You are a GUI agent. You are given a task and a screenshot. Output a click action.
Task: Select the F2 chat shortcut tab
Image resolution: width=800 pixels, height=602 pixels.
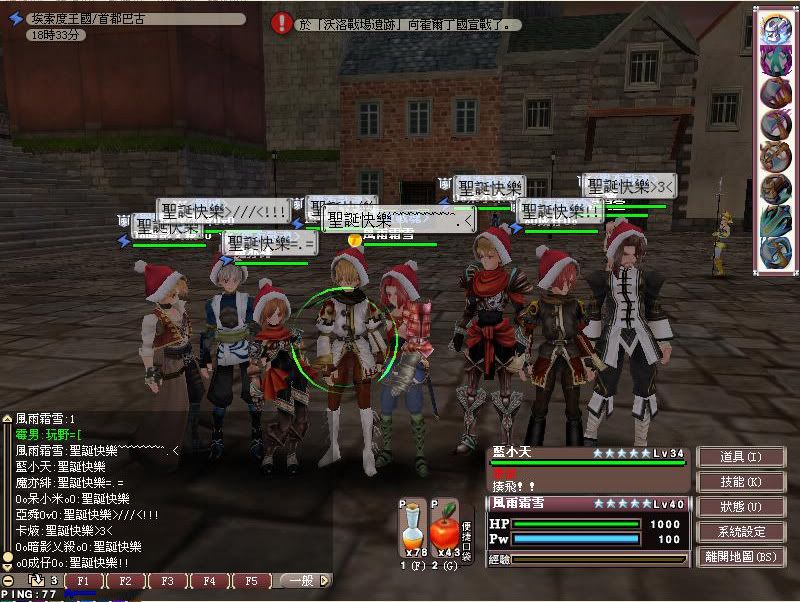click(125, 581)
